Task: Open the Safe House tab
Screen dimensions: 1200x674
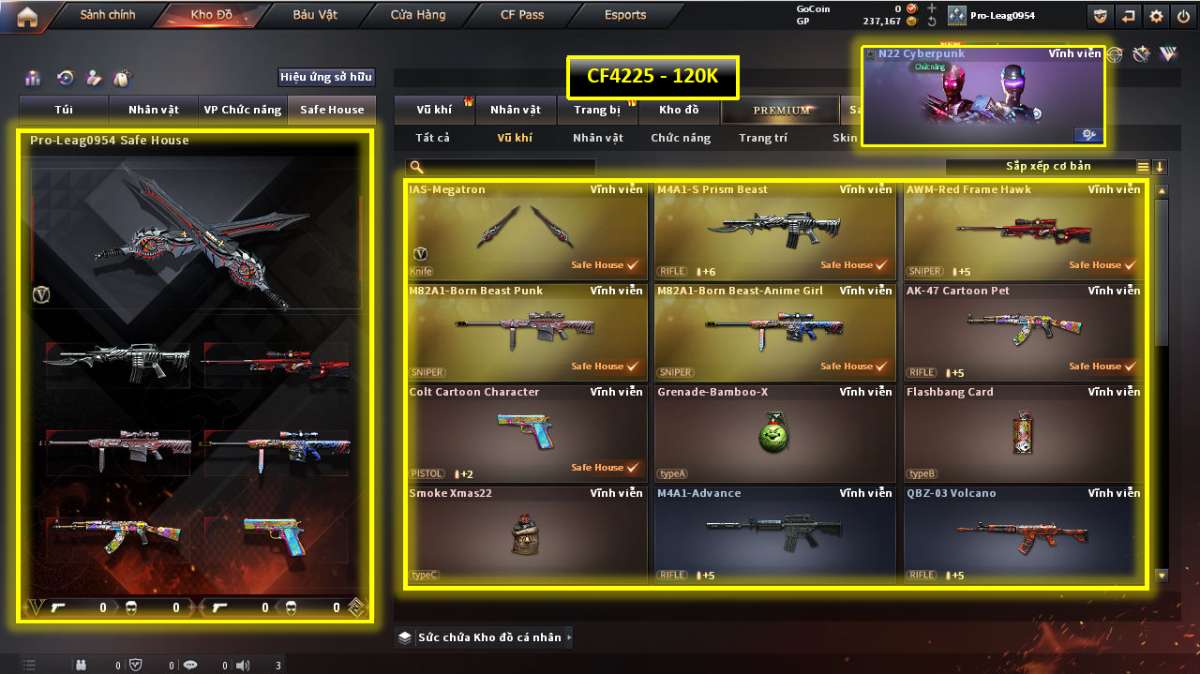Action: tap(332, 110)
